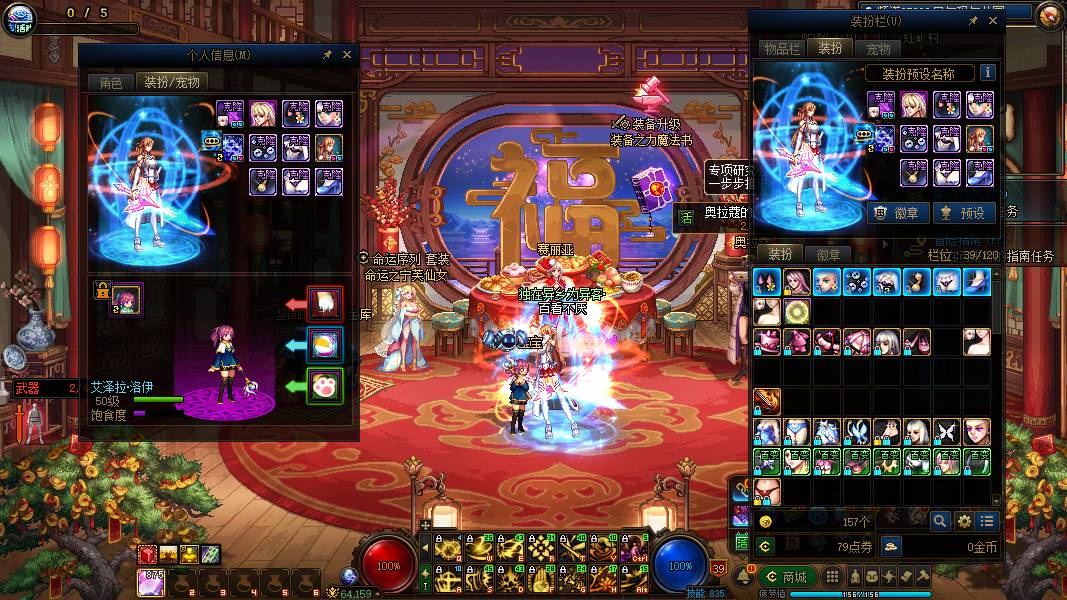The height and width of the screenshot is (600, 1067).
Task: Click the 装扮预设名称 preset name field
Action: tap(917, 73)
